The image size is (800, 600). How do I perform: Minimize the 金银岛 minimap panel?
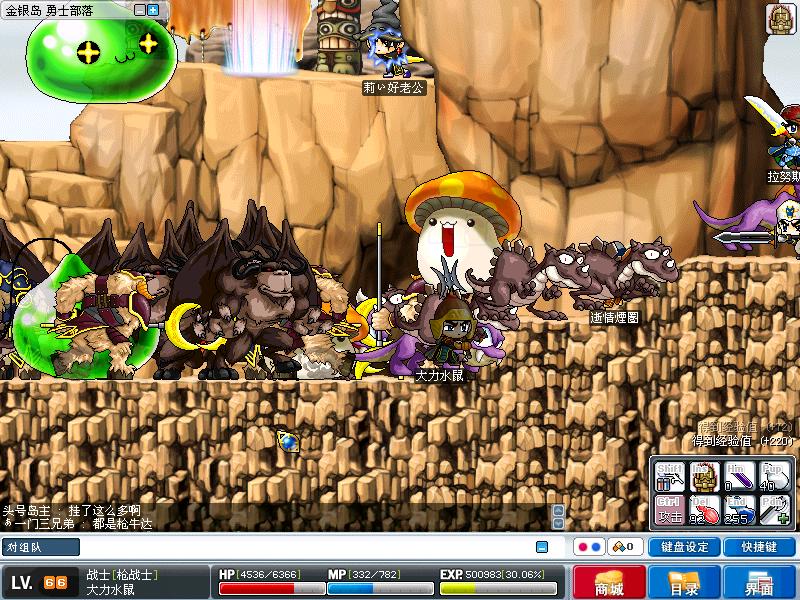pos(138,9)
